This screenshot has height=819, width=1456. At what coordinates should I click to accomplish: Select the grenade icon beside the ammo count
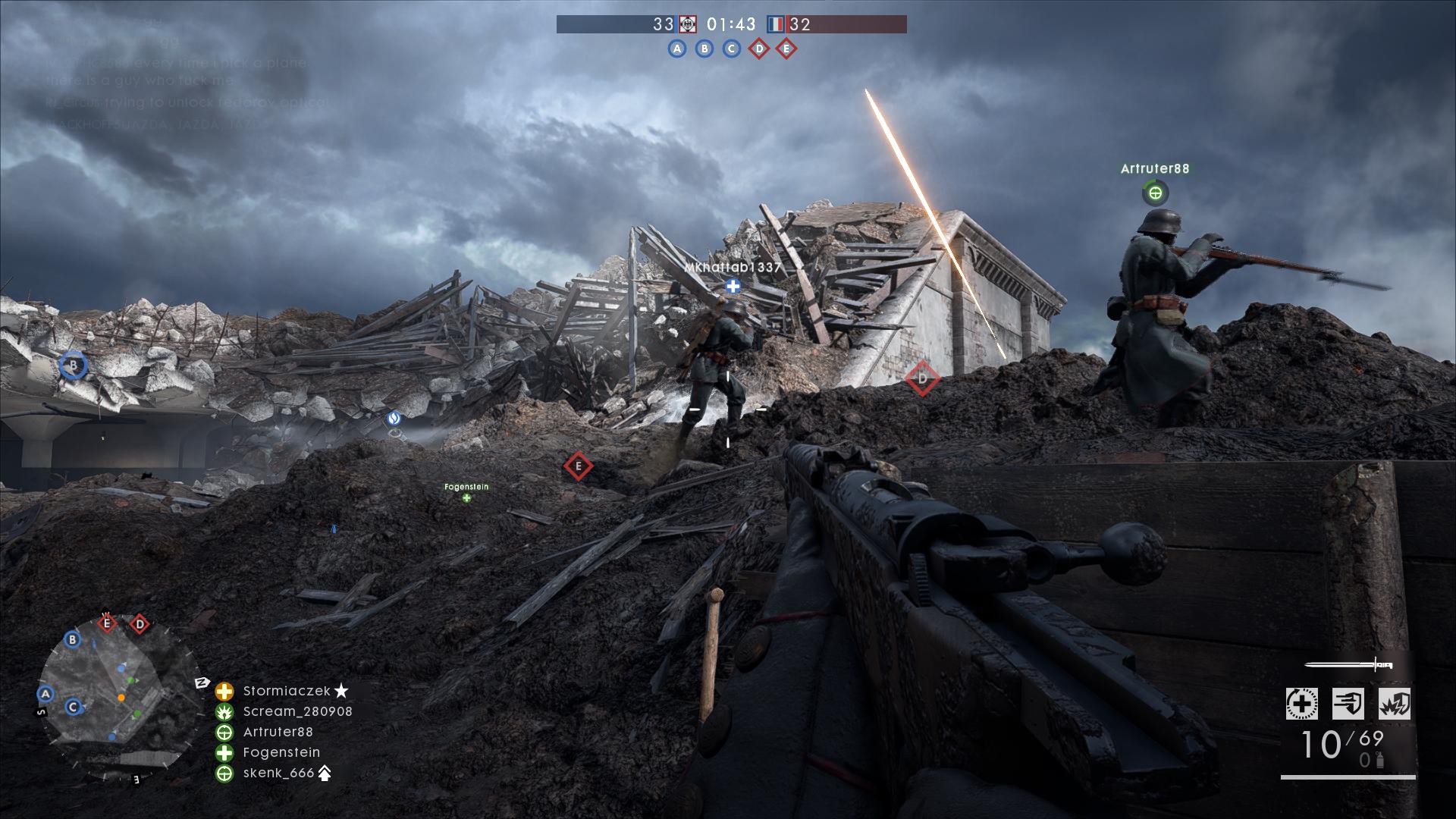pyautogui.click(x=1380, y=761)
